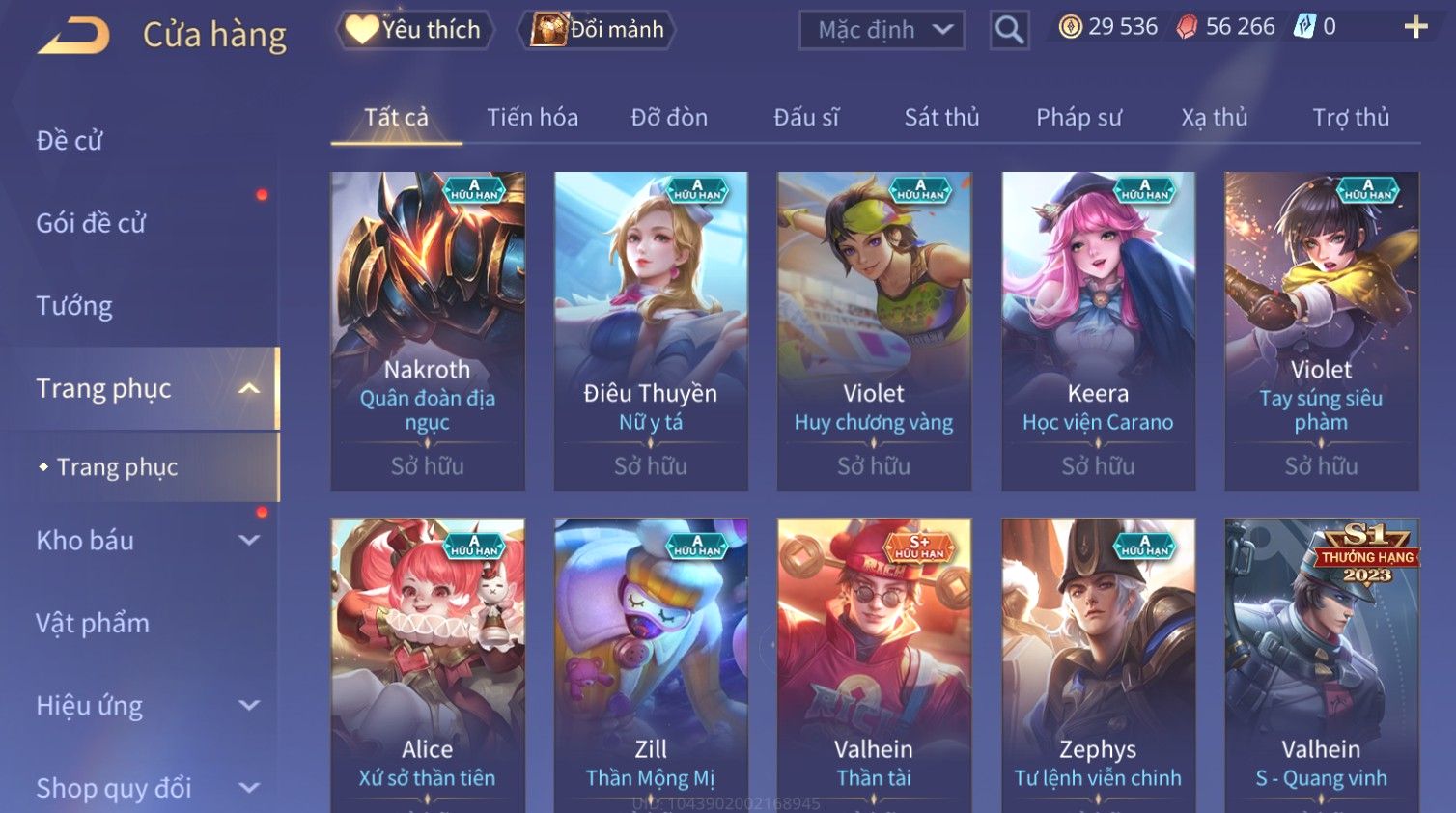Viewport: 1456px width, 813px height.
Task: Open the Gói đề cử menu
Action: pos(91,223)
